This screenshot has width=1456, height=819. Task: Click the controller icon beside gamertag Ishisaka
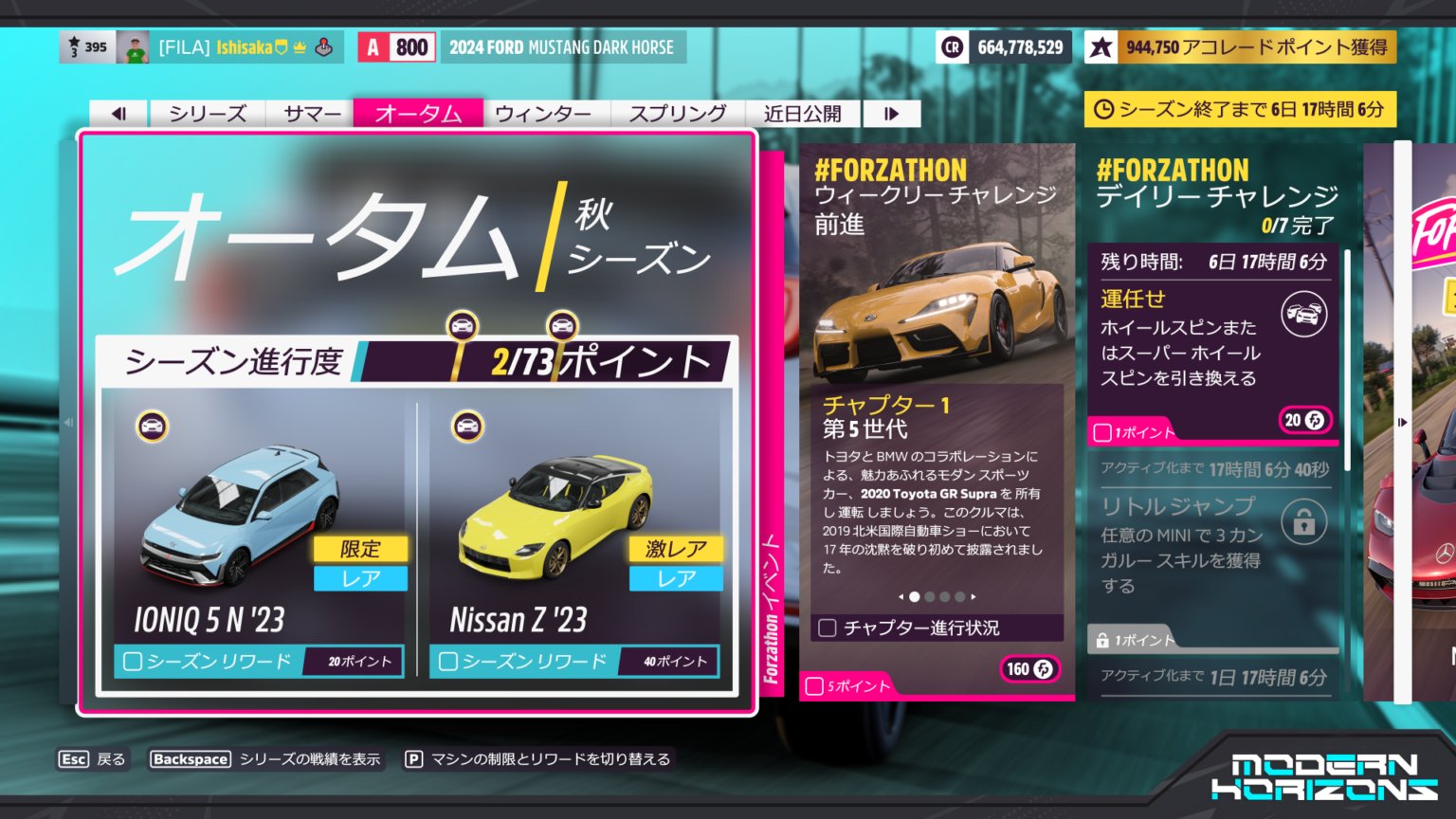click(323, 46)
